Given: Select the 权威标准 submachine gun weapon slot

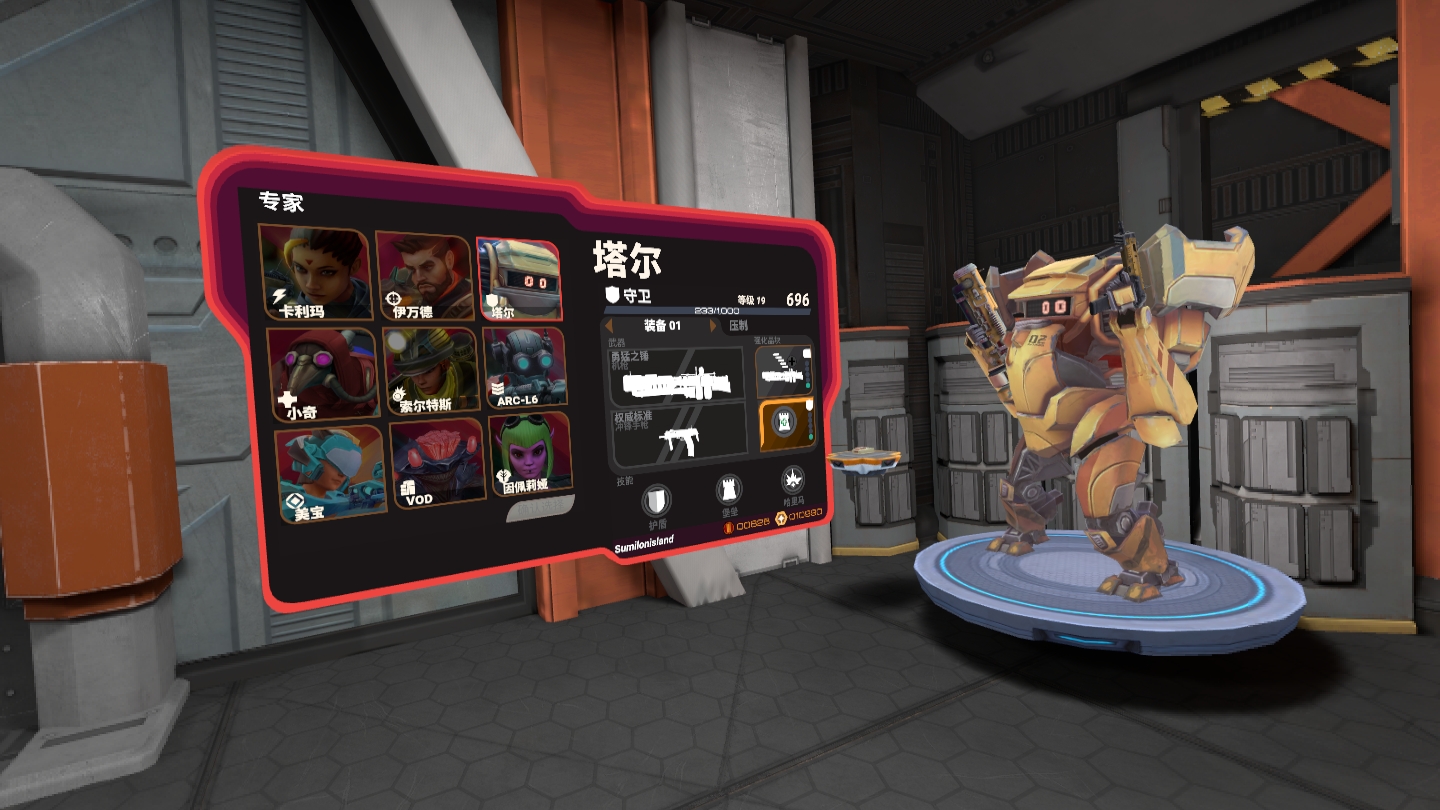Looking at the screenshot, I should point(680,432).
